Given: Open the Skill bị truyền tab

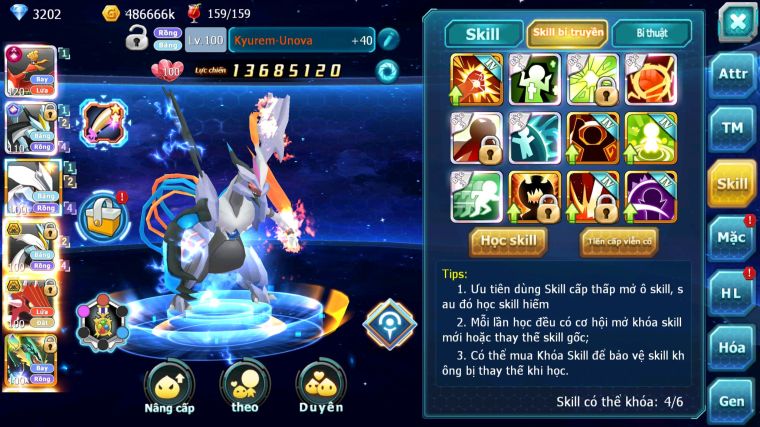Looking at the screenshot, I should click(x=567, y=32).
